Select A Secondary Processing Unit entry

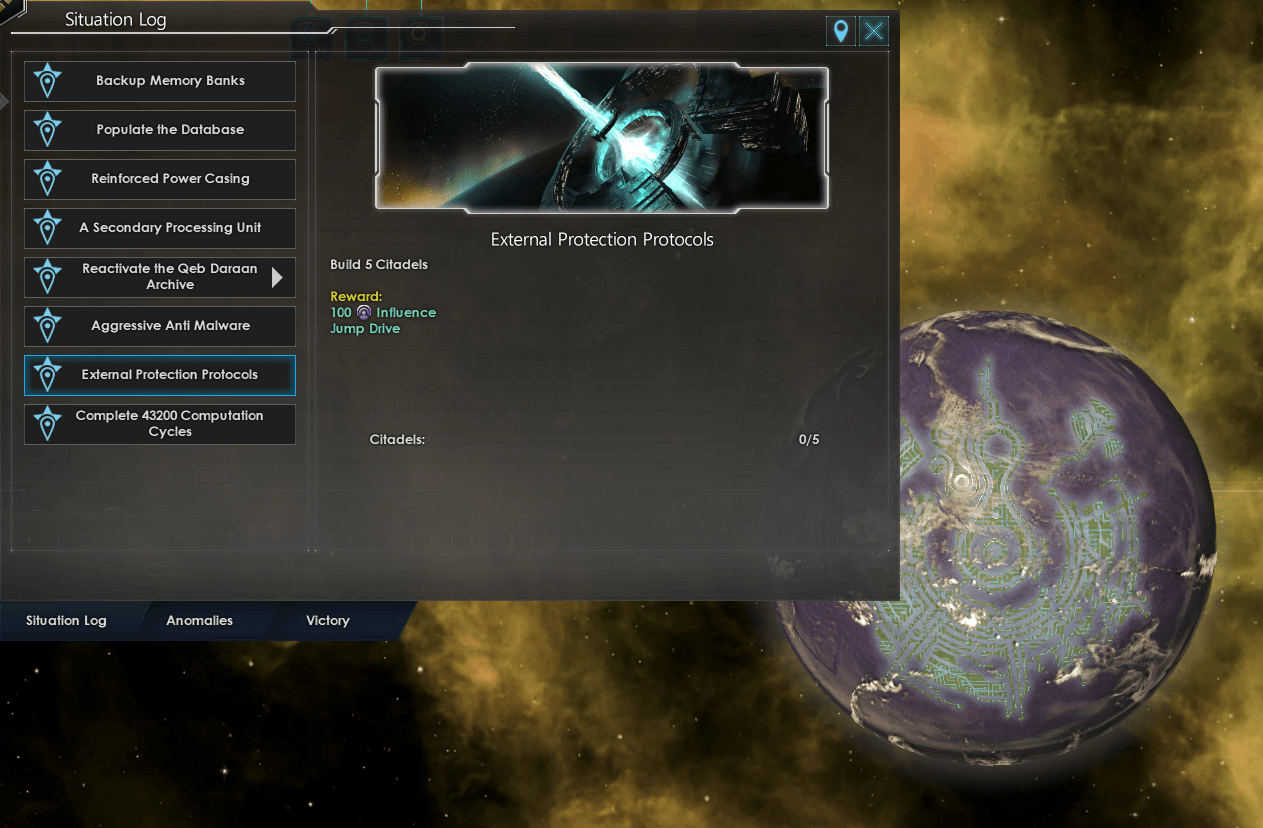(x=160, y=228)
